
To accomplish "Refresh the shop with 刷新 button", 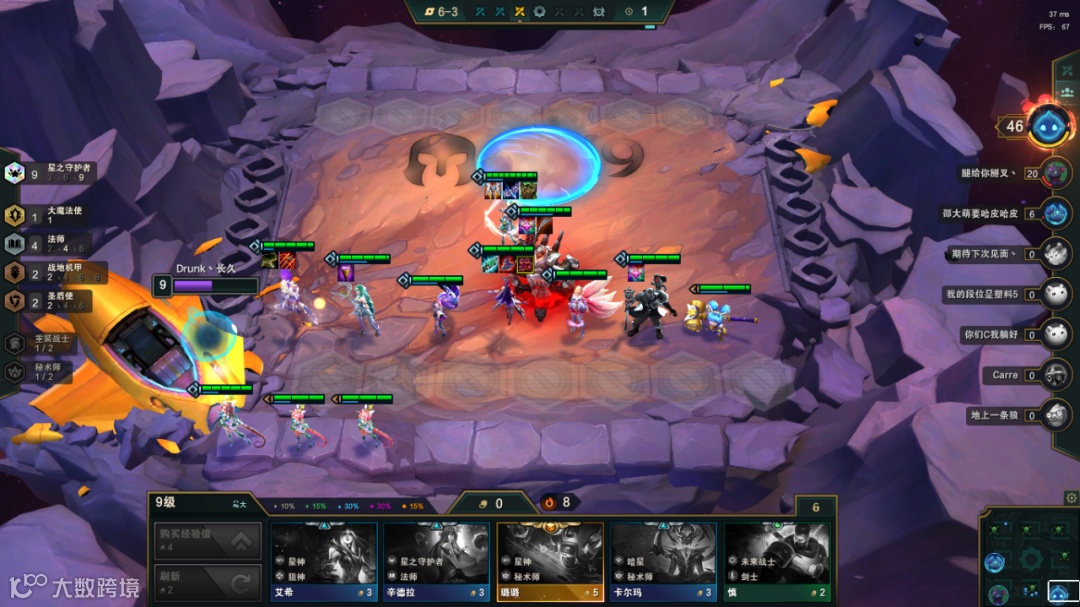I will 208,582.
